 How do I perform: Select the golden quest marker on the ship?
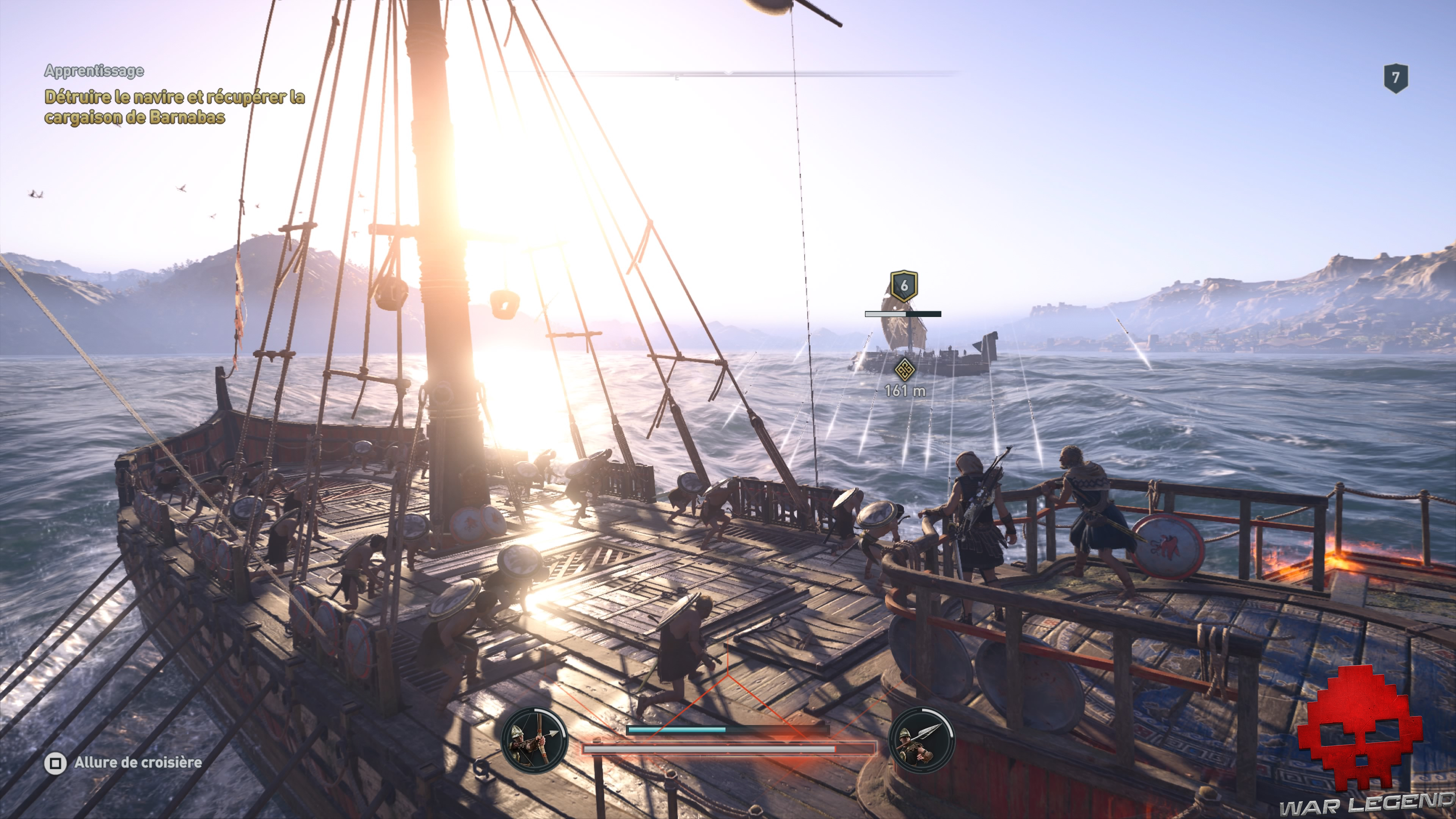click(x=904, y=370)
